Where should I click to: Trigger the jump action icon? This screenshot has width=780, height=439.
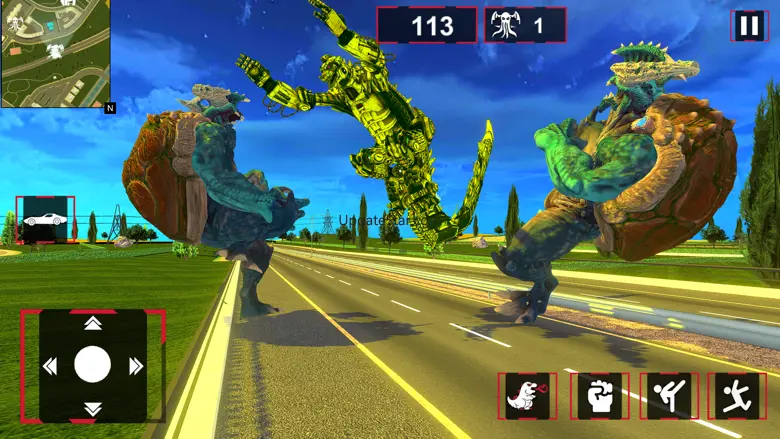737,396
